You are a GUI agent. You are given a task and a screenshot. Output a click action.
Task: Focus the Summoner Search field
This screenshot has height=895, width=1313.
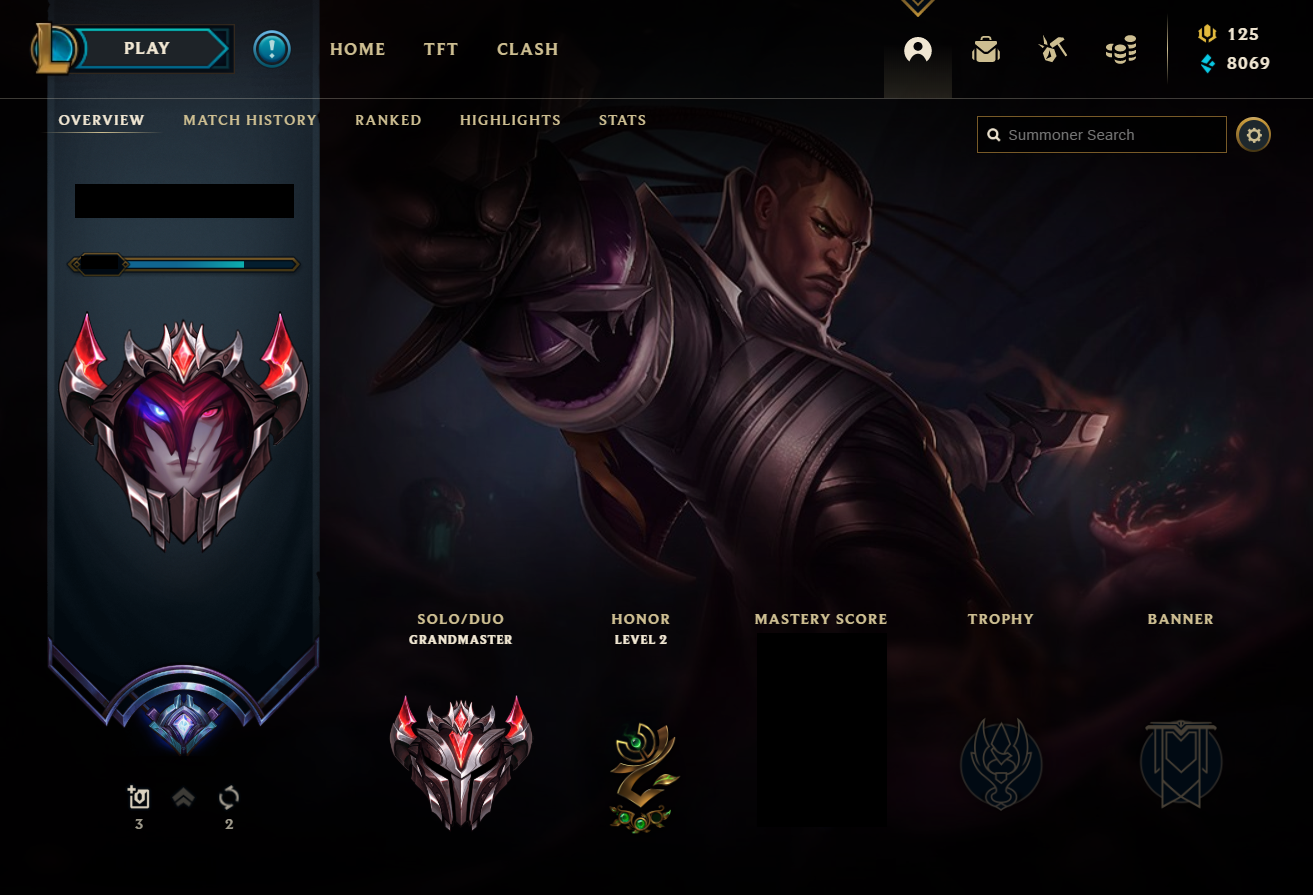(x=1110, y=135)
